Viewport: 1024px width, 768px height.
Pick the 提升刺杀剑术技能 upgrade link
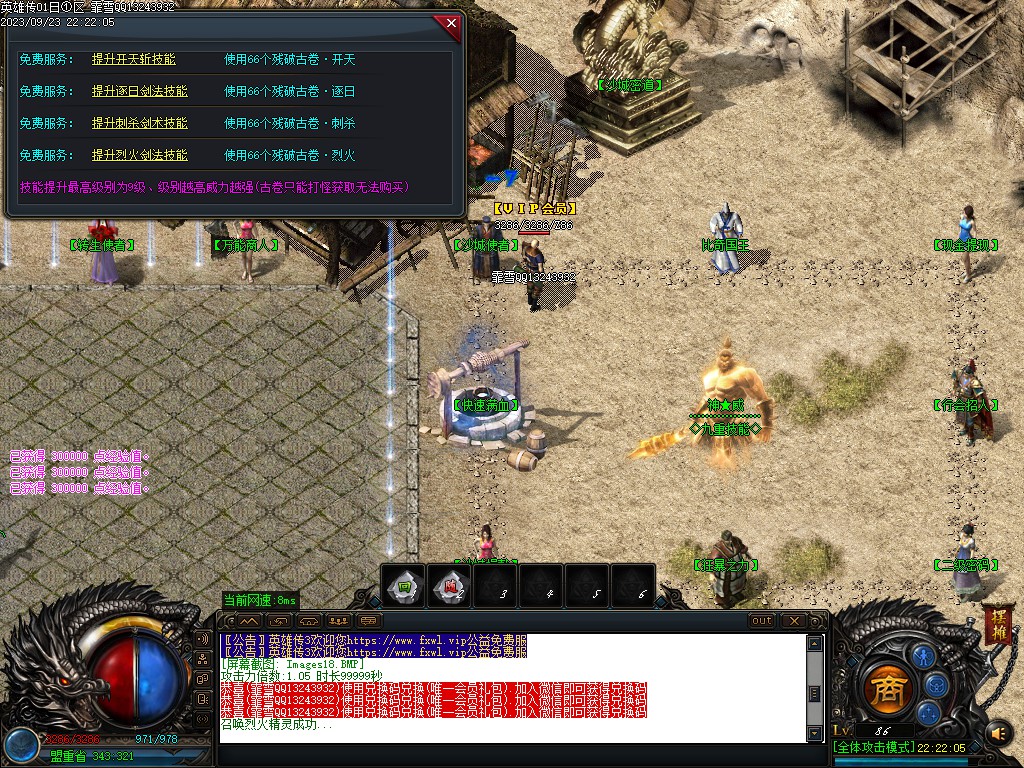coord(139,124)
